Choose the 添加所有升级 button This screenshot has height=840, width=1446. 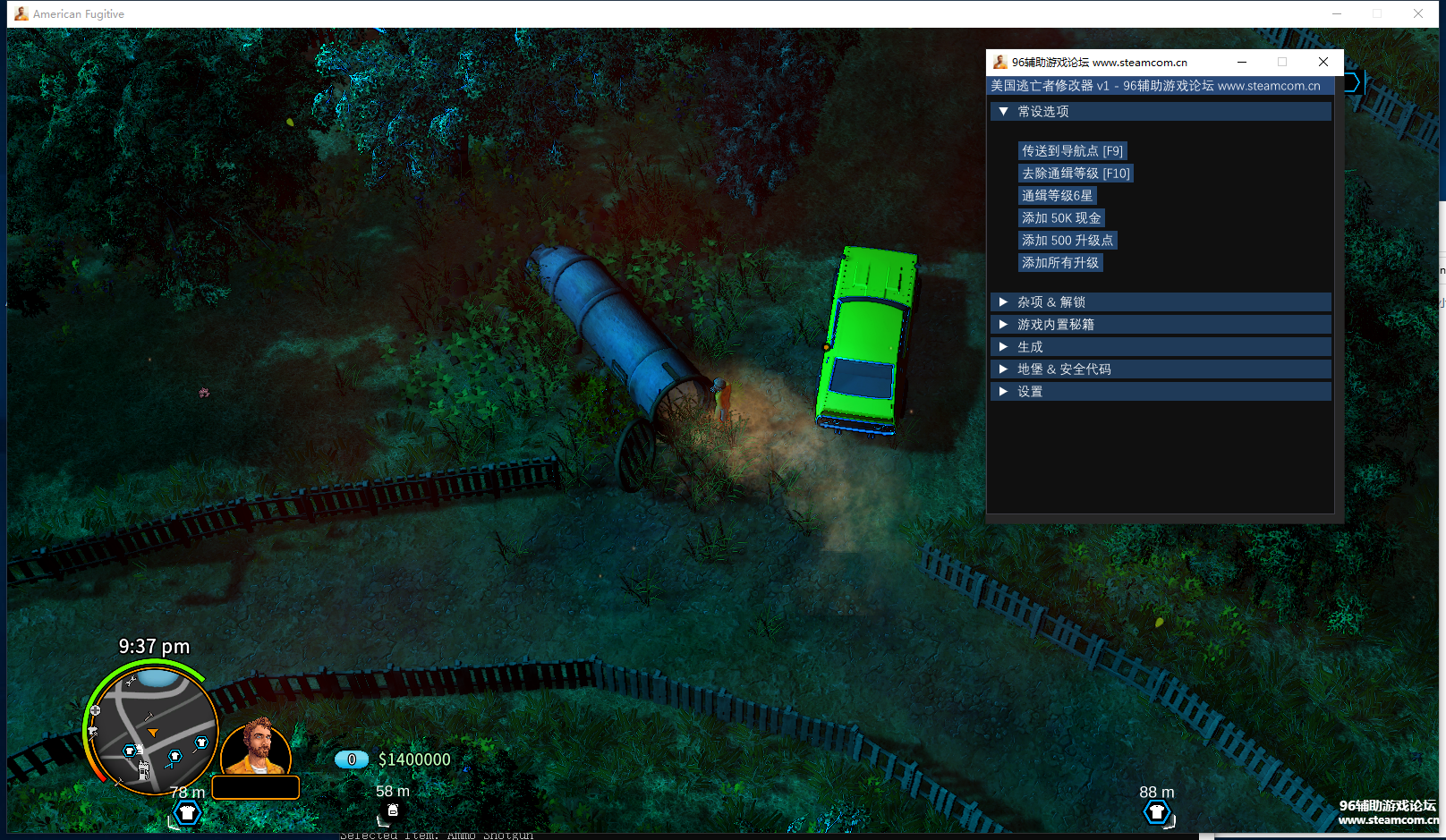click(x=1060, y=263)
